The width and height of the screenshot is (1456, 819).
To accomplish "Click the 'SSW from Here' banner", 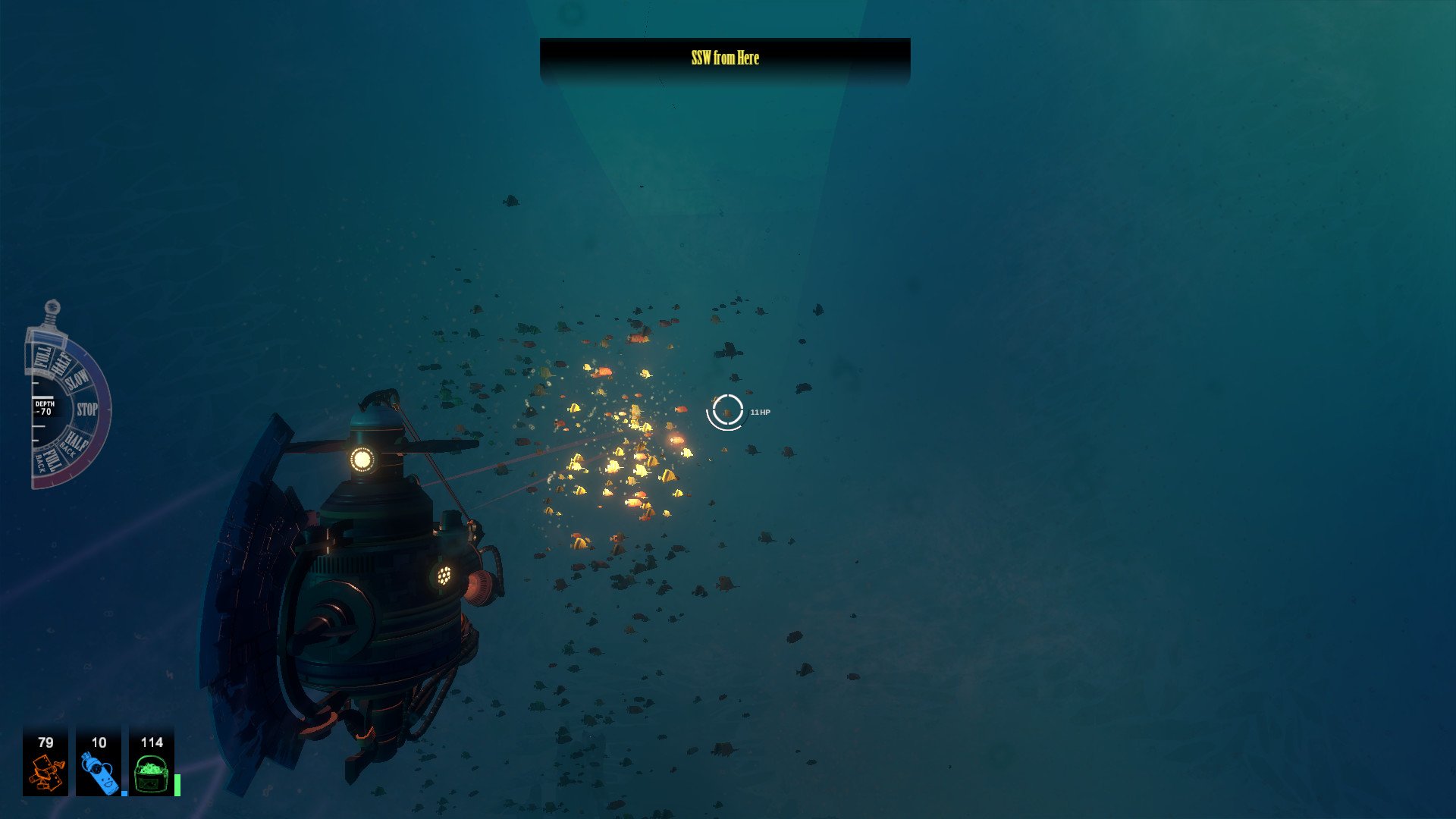I will click(724, 58).
